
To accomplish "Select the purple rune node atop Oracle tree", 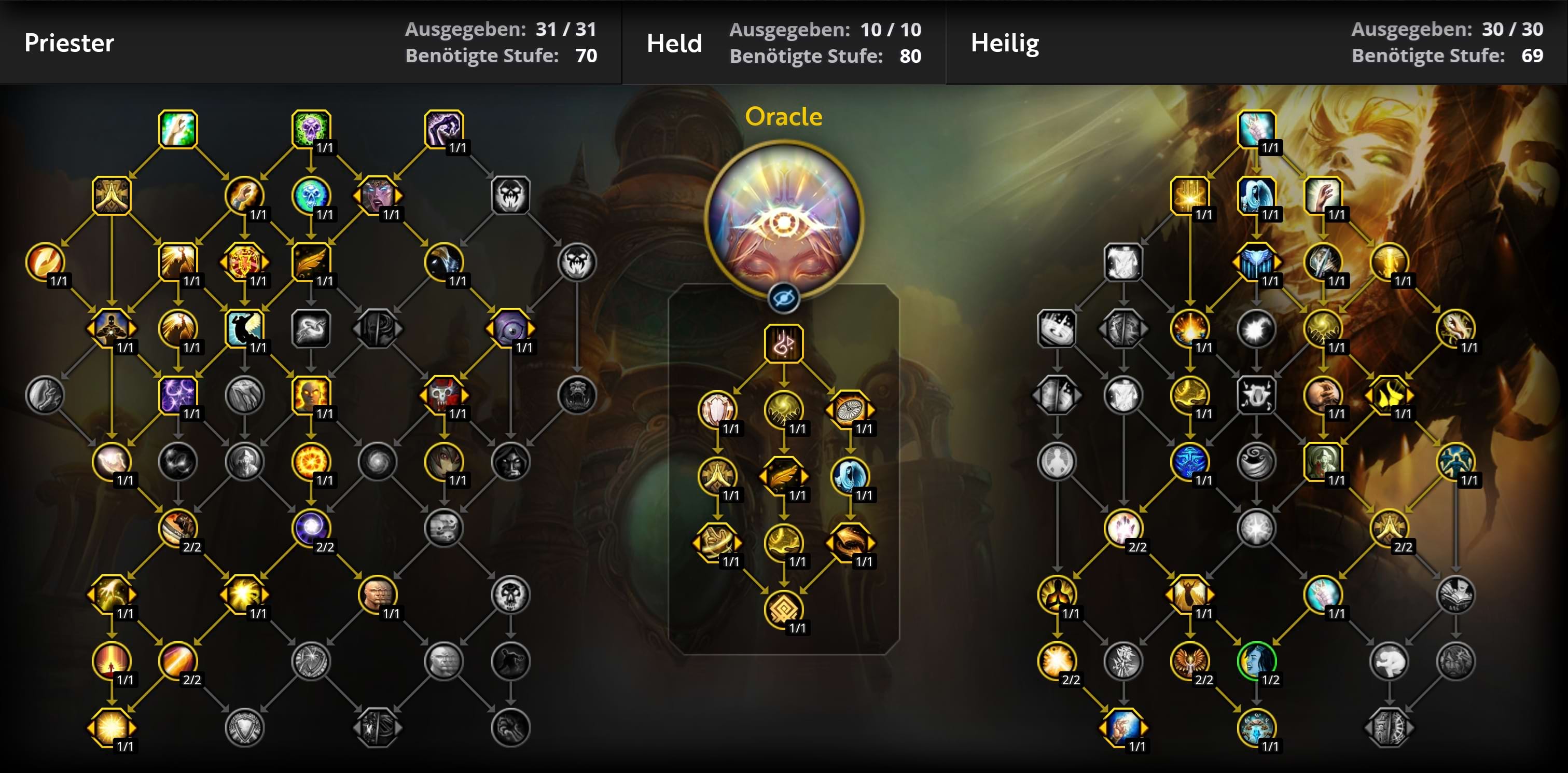I will (x=783, y=344).
